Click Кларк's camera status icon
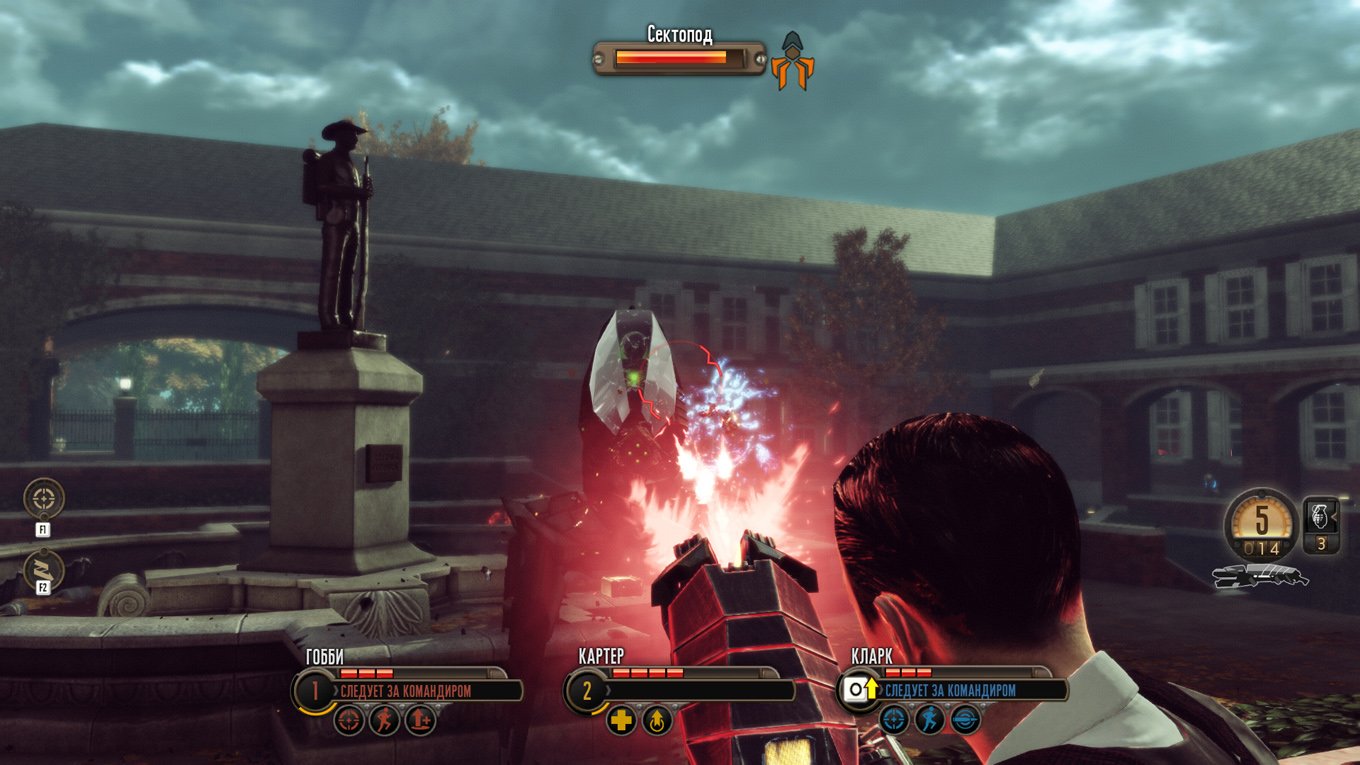The image size is (1360, 765). pyautogui.click(x=856, y=689)
